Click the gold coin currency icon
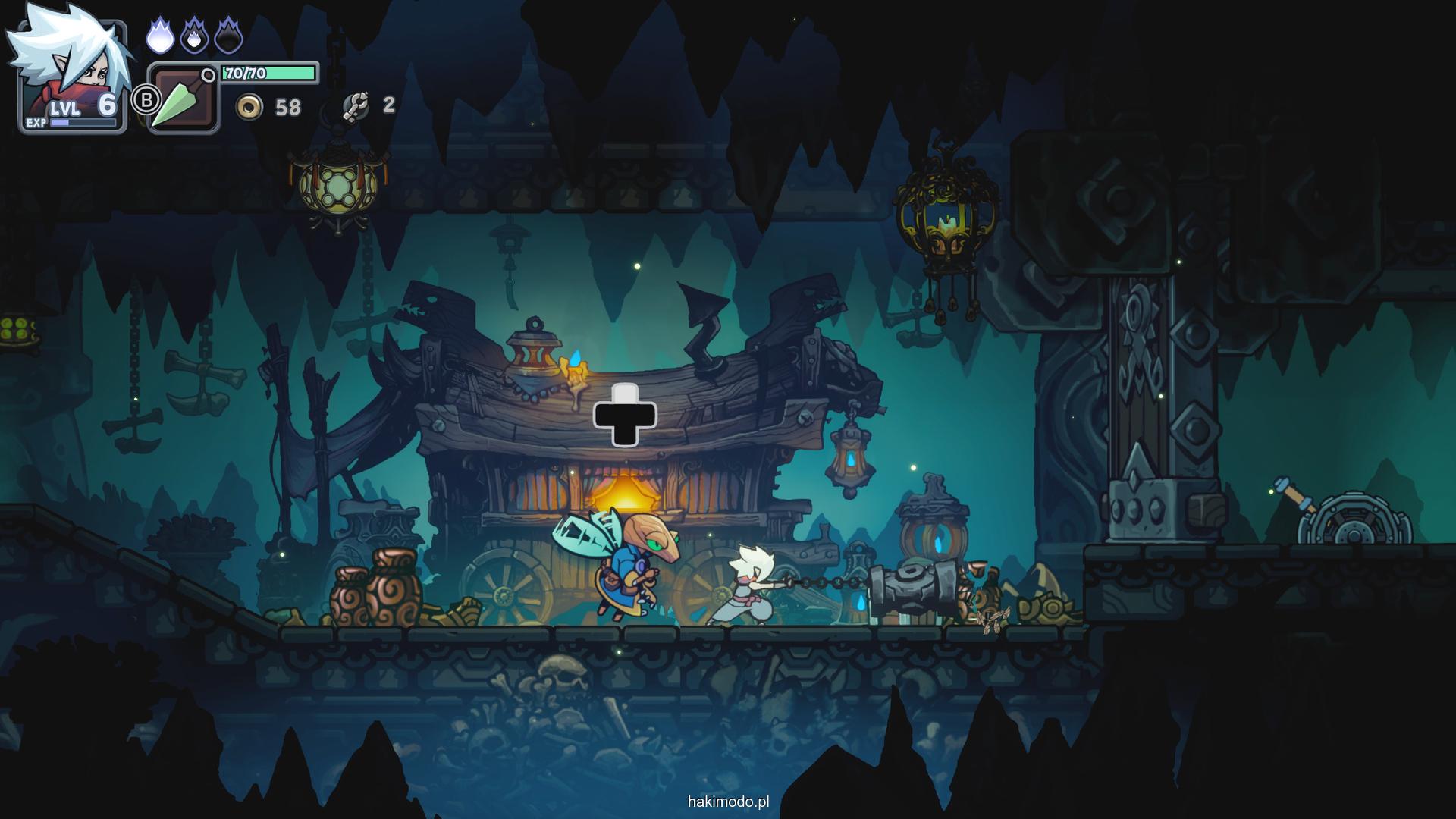The height and width of the screenshot is (819, 1456). tap(249, 107)
